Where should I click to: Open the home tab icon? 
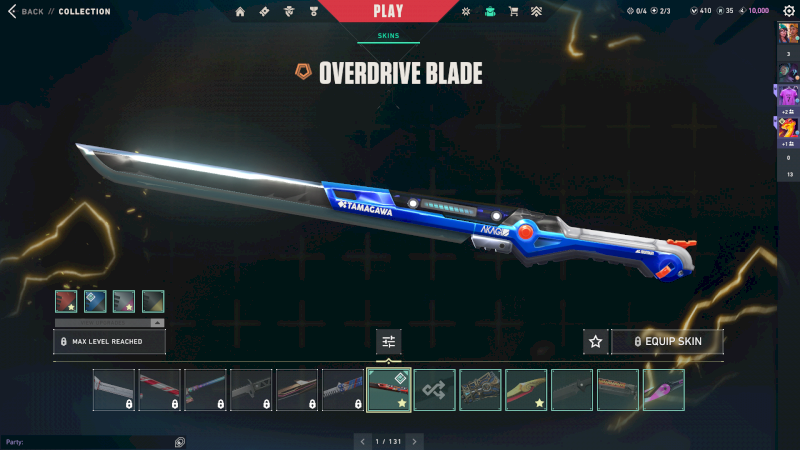240,12
